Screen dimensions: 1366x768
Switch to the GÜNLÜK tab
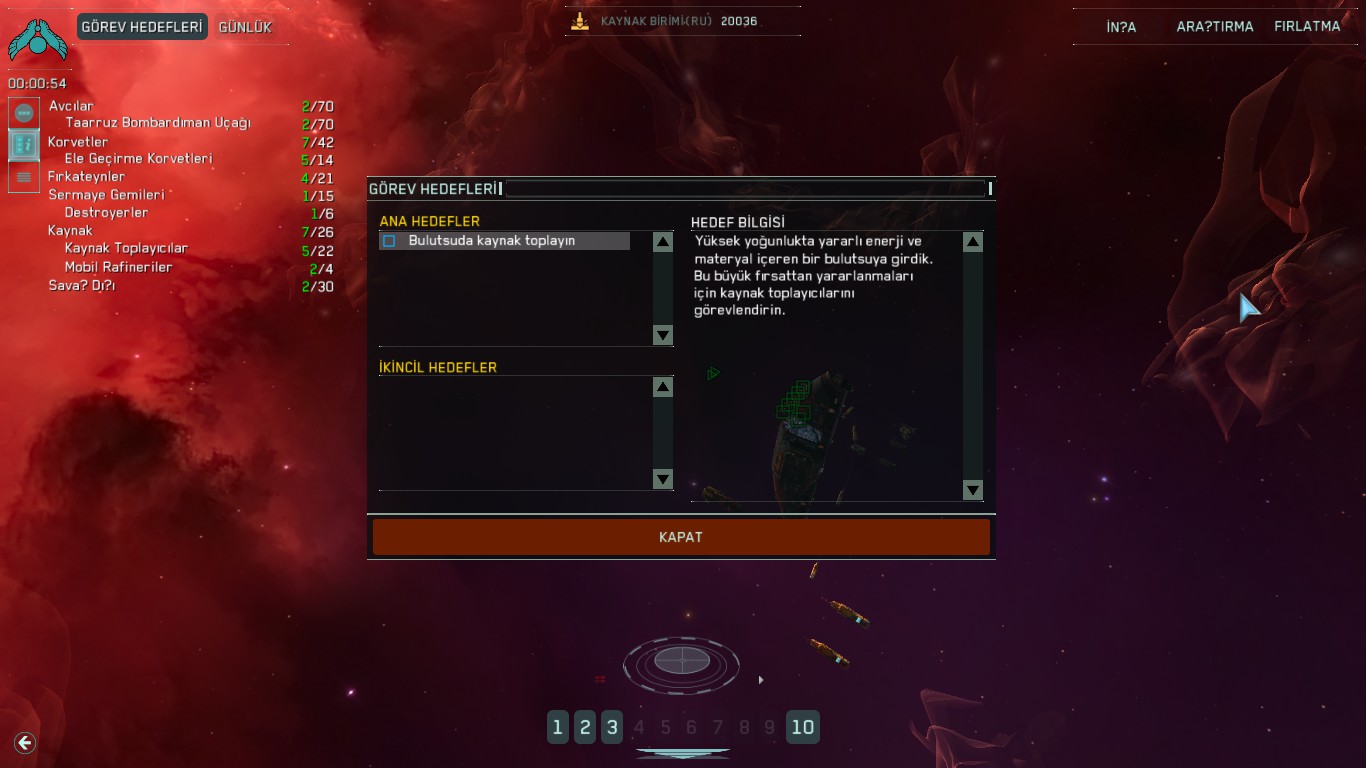pyautogui.click(x=245, y=27)
